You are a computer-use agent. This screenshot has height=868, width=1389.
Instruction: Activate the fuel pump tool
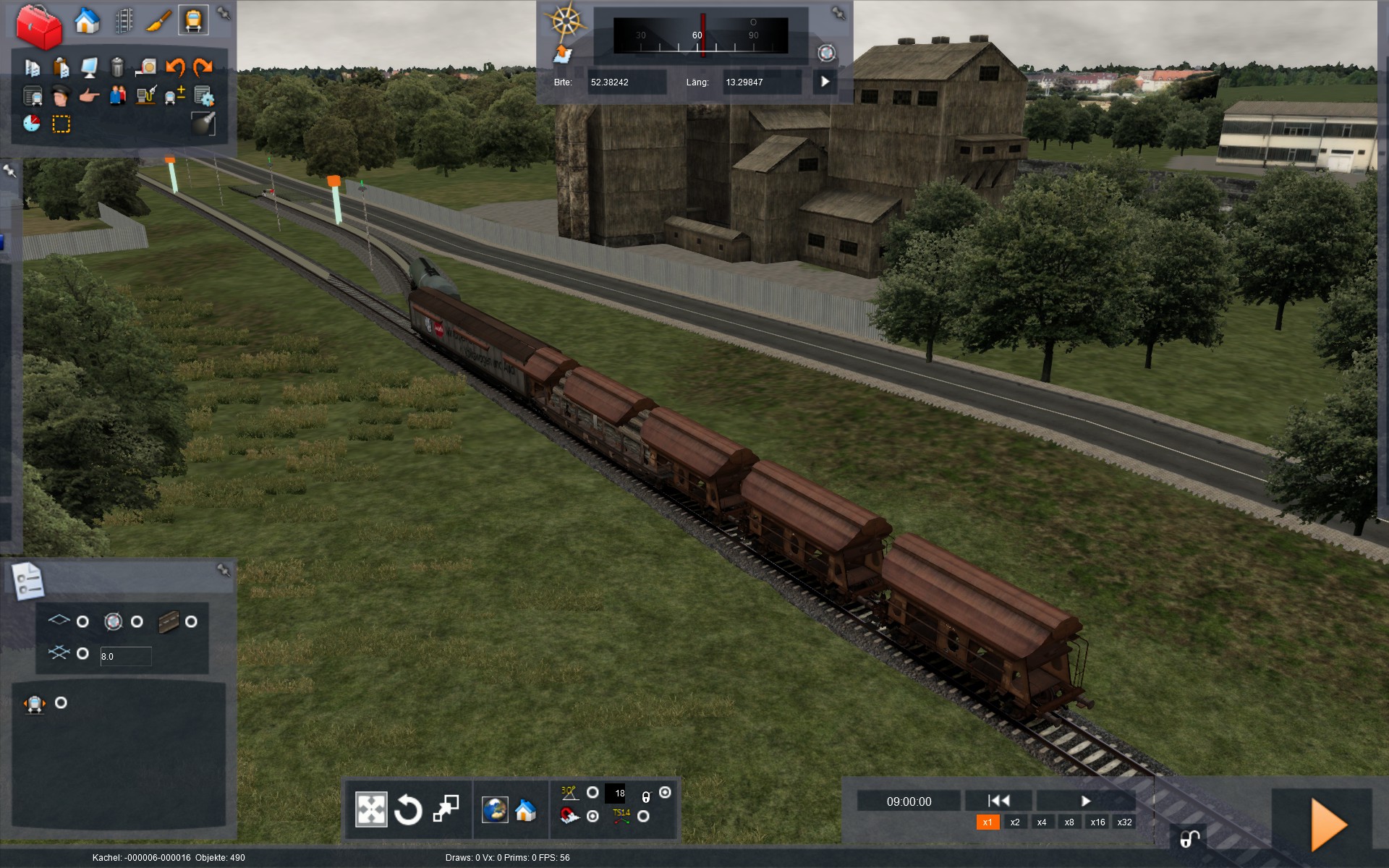coord(146,95)
